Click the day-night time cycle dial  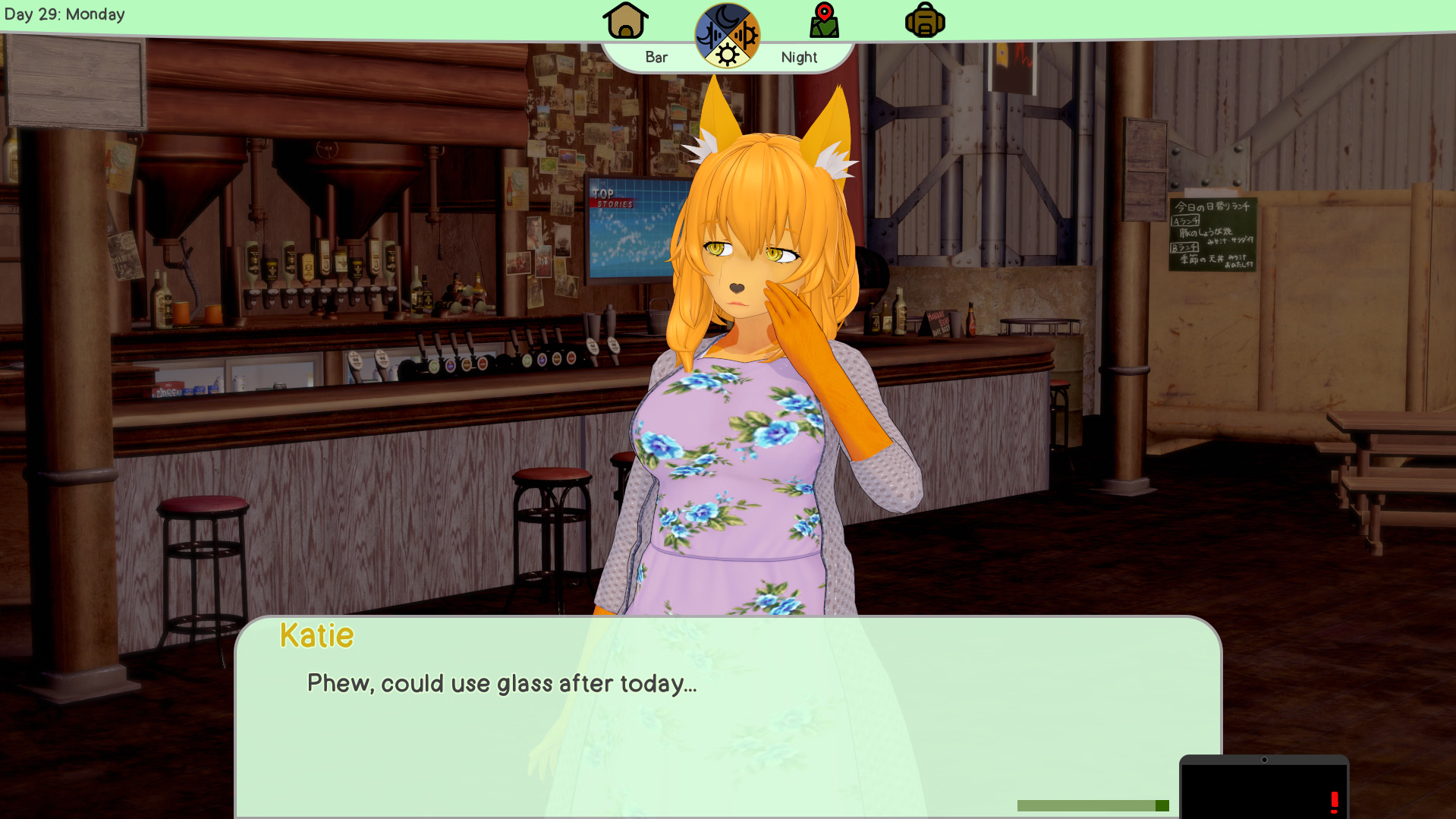(727, 36)
